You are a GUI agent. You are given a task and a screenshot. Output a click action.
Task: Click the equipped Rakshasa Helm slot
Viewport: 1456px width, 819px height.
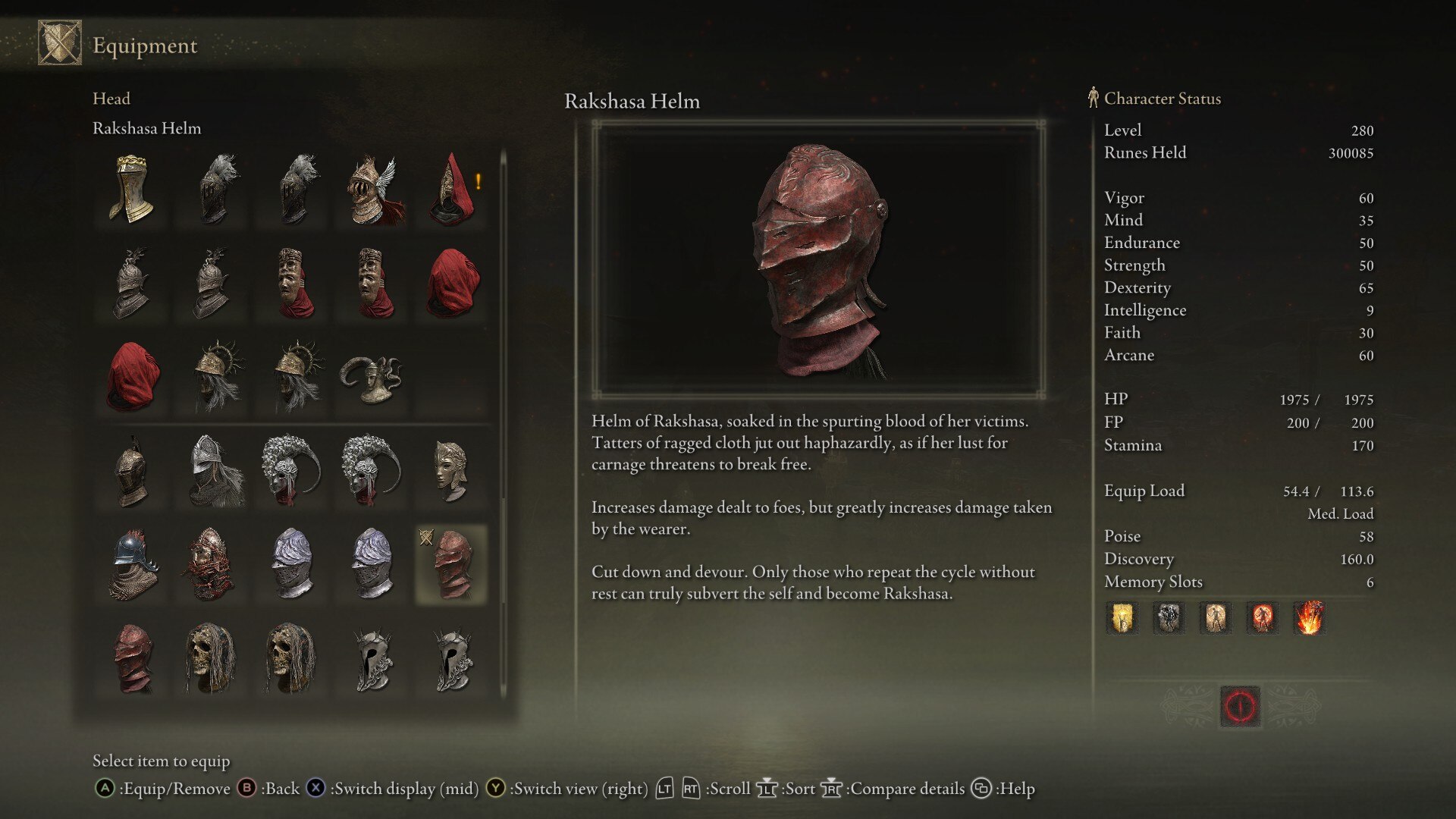pyautogui.click(x=452, y=565)
